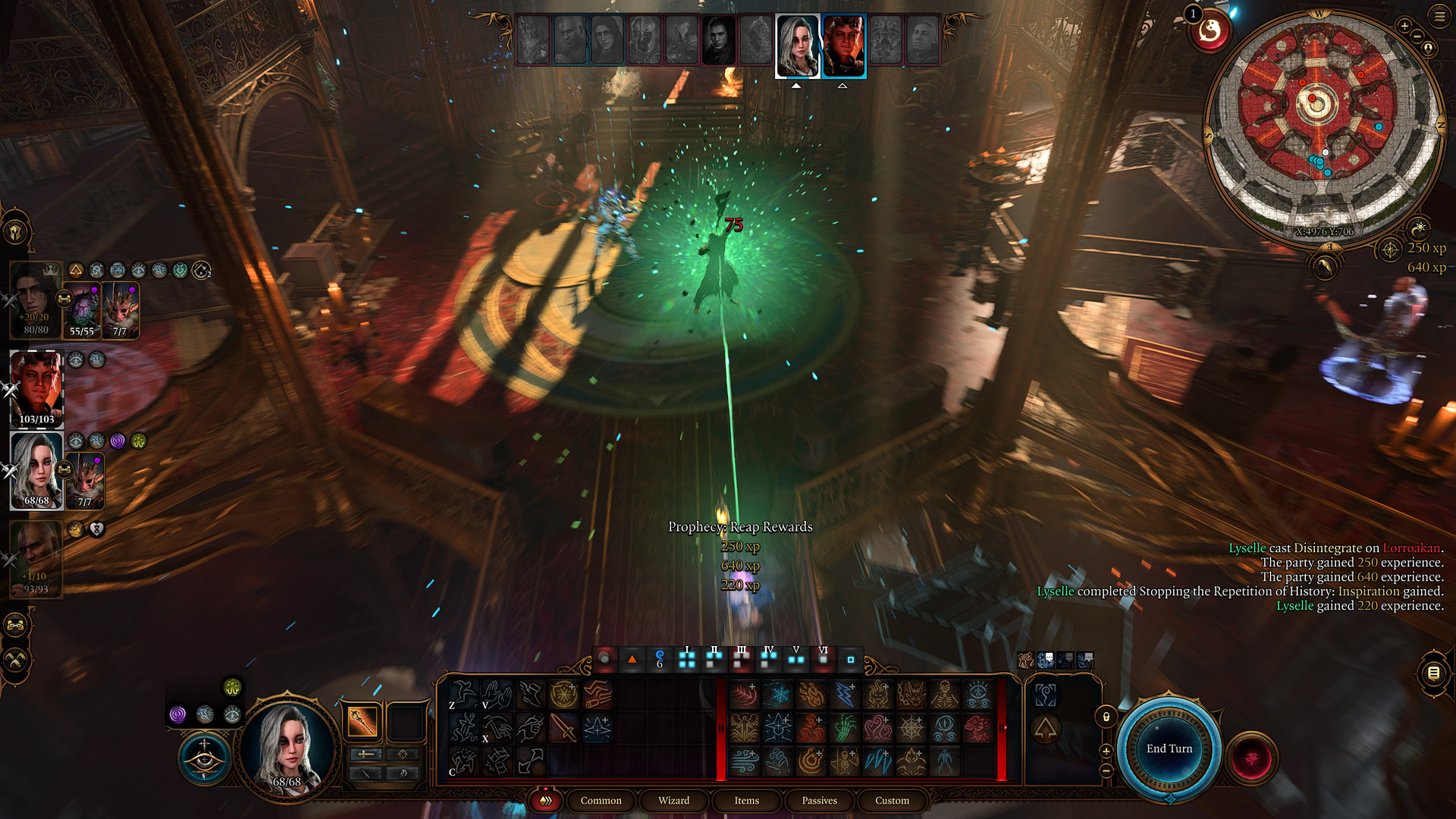Screen dimensions: 1456x819
Task: End the current combat turn
Action: pos(1169,748)
